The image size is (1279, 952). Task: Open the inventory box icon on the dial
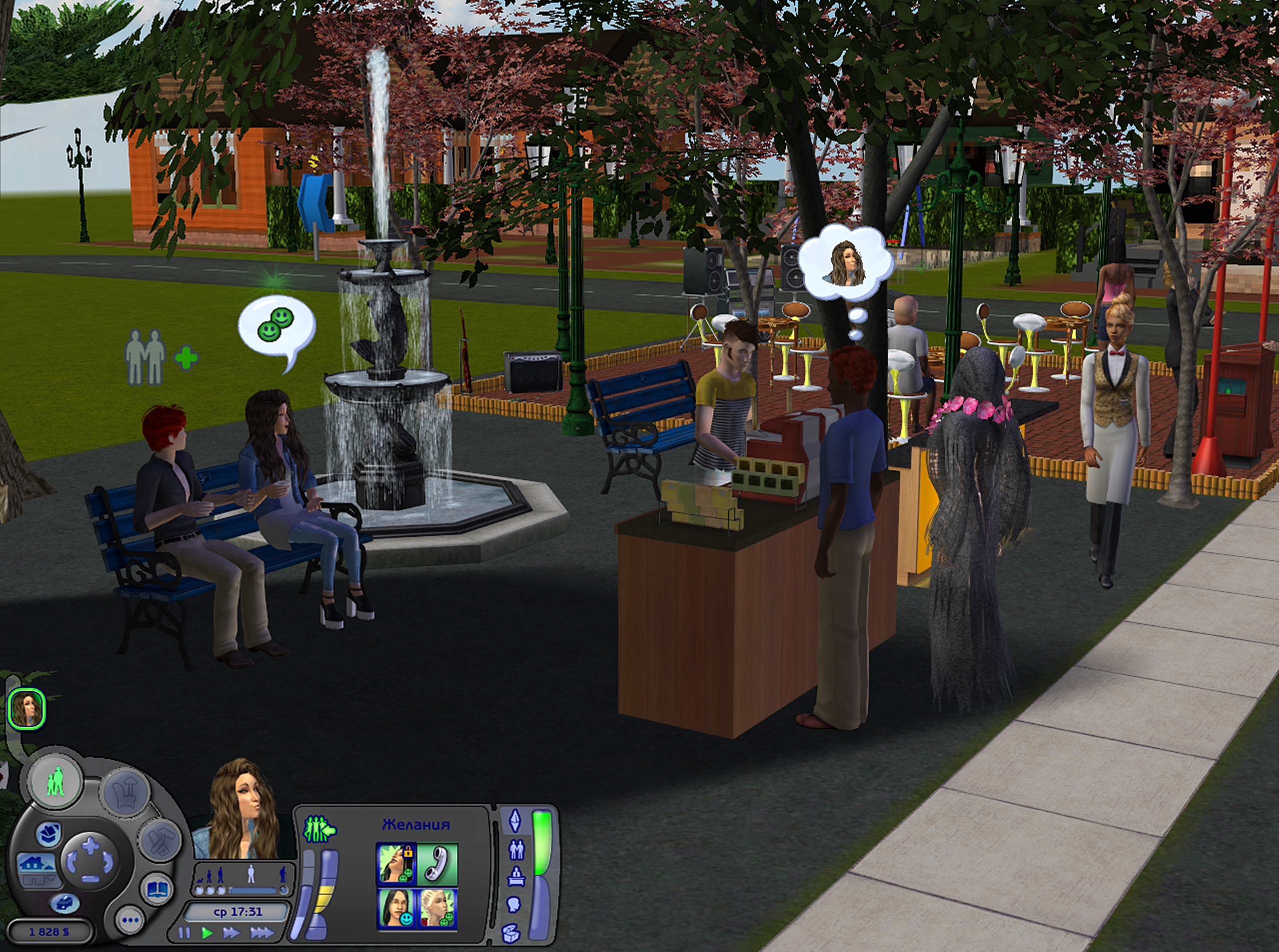point(49,833)
